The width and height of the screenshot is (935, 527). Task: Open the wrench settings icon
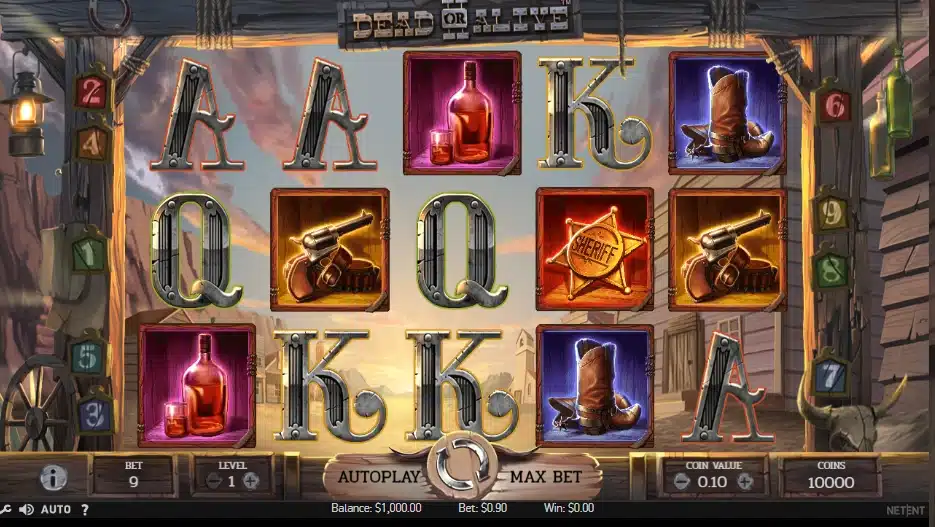point(5,510)
